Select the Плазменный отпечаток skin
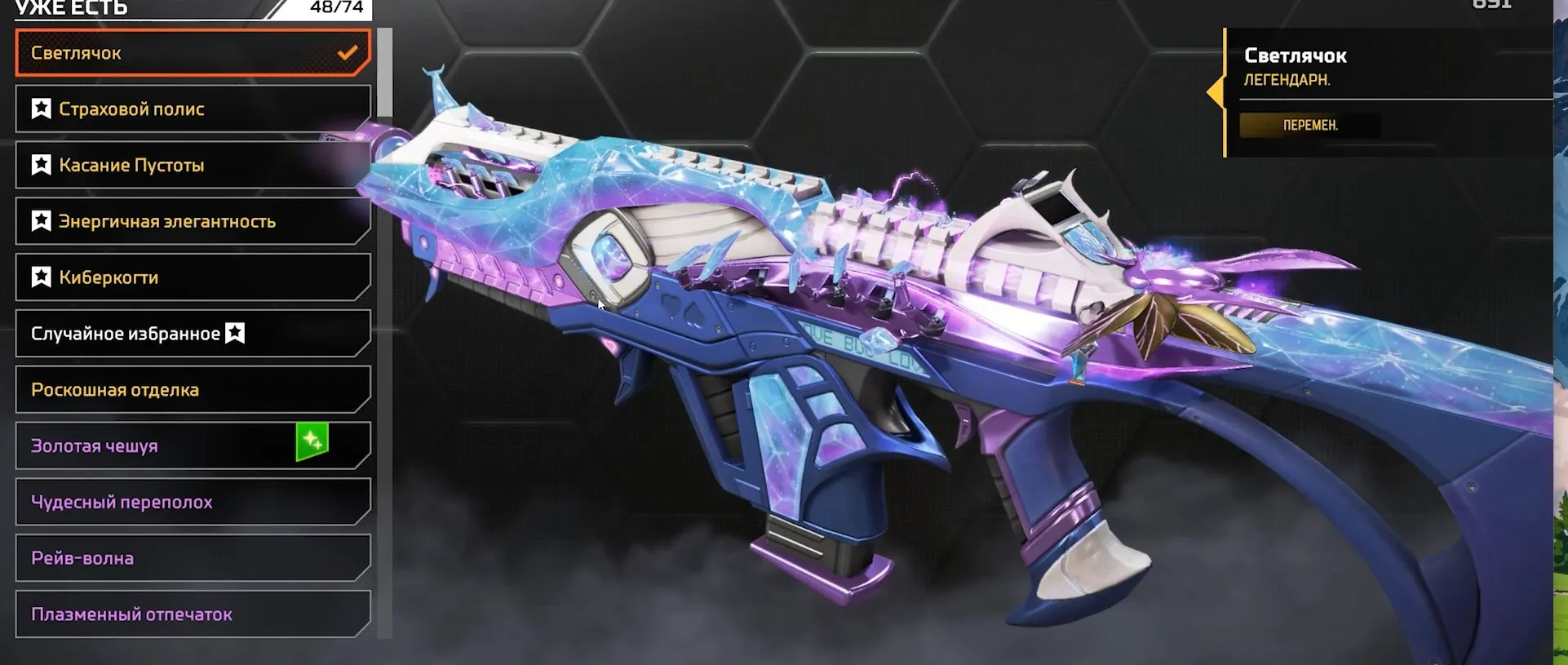This screenshot has height=665, width=1568. 163,614
